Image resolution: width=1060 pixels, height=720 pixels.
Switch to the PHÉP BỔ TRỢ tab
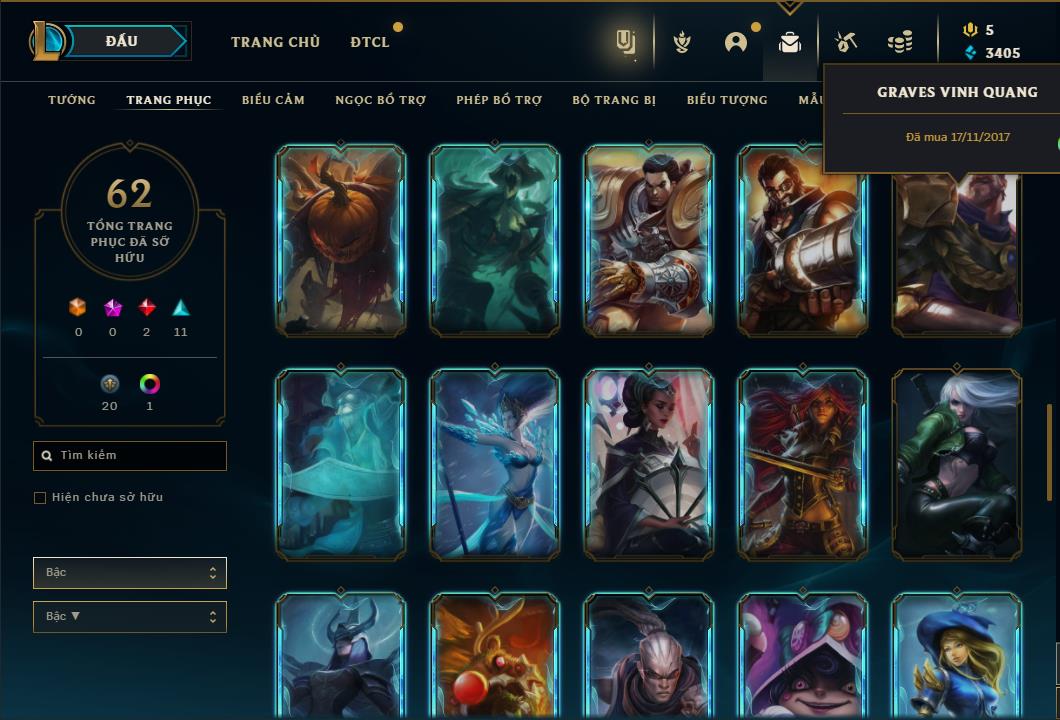pyautogui.click(x=499, y=100)
